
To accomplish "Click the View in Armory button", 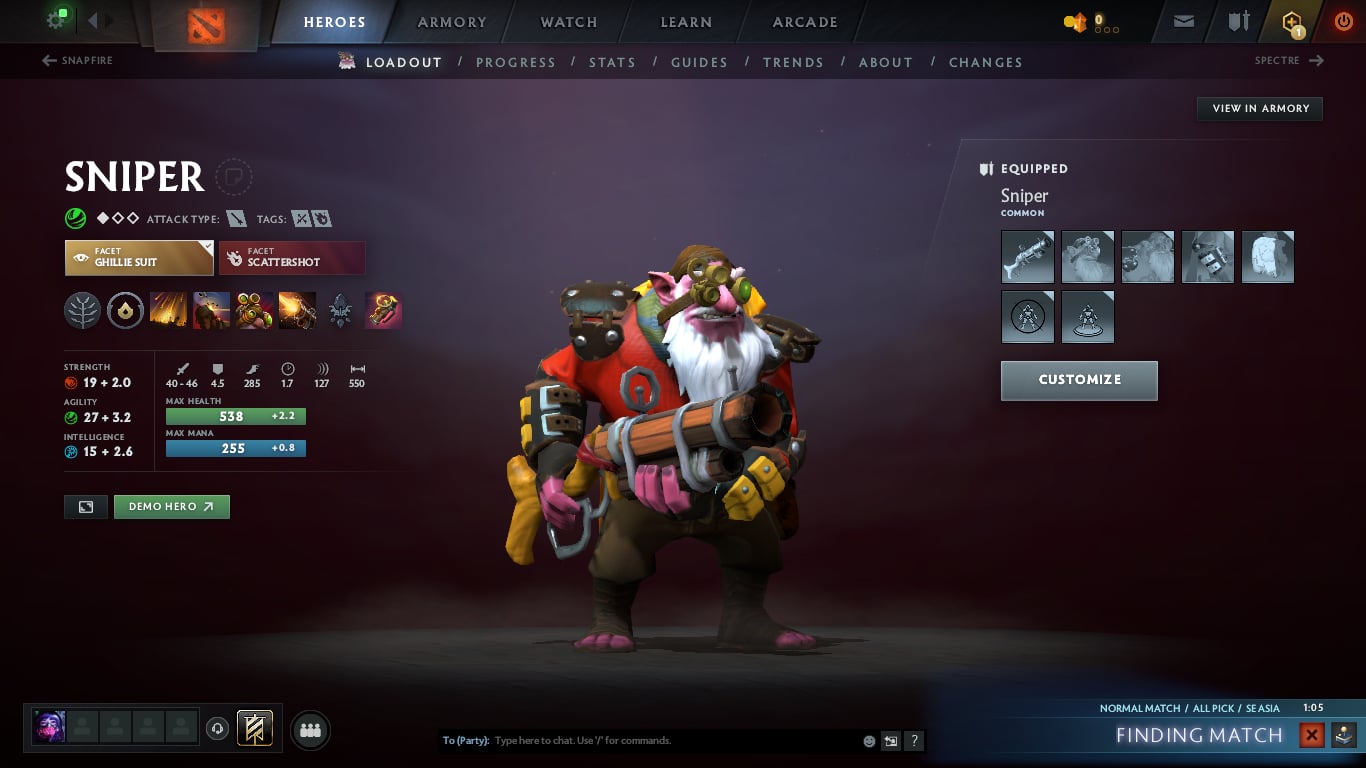I will click(1260, 108).
